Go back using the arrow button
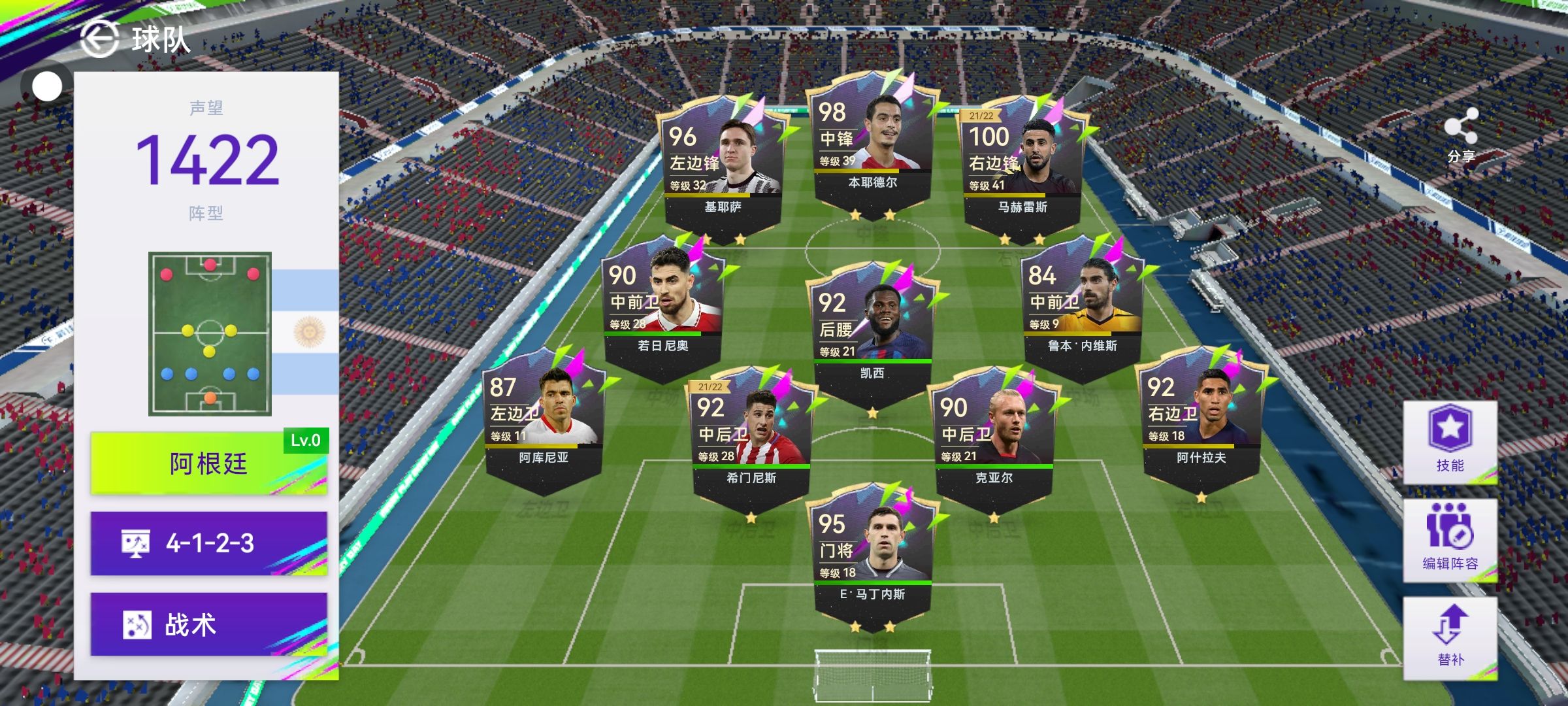This screenshot has height=706, width=1568. [99, 39]
